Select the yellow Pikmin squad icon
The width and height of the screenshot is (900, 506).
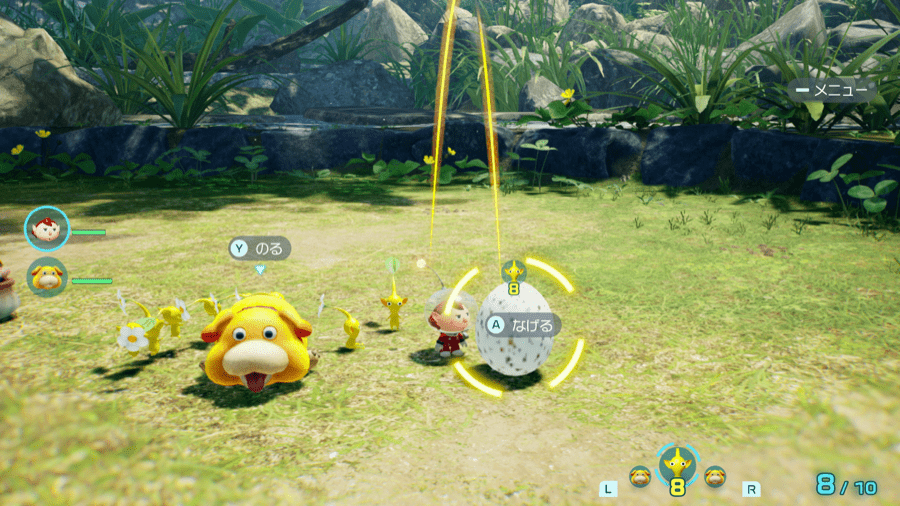(x=678, y=464)
